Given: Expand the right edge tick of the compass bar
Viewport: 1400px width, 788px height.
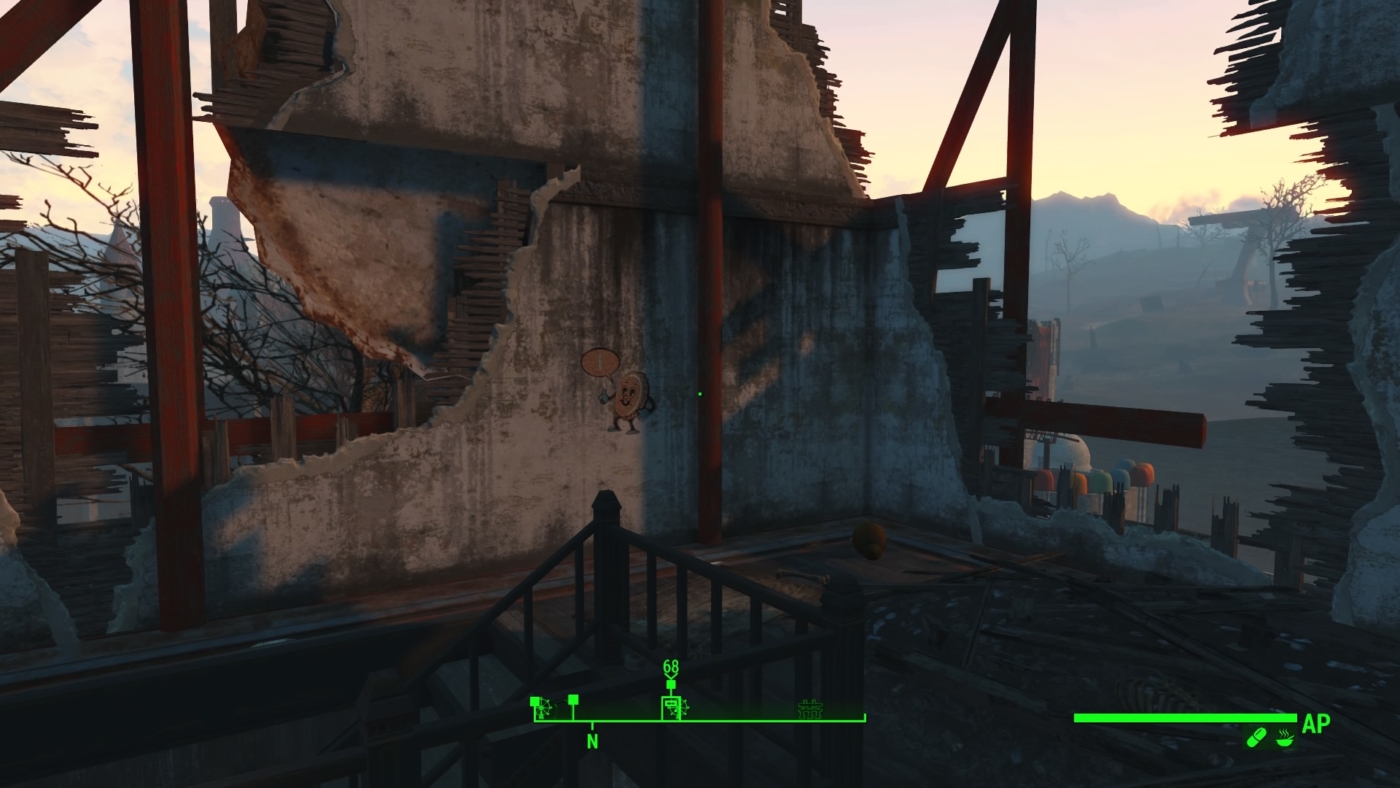Looking at the screenshot, I should [864, 716].
